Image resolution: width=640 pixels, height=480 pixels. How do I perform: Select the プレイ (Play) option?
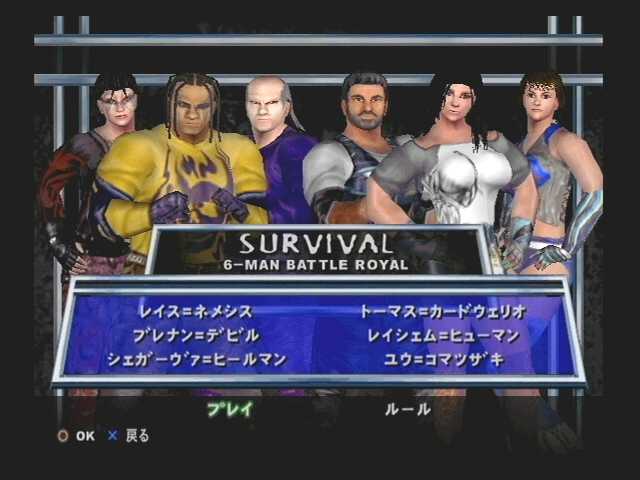[229, 409]
